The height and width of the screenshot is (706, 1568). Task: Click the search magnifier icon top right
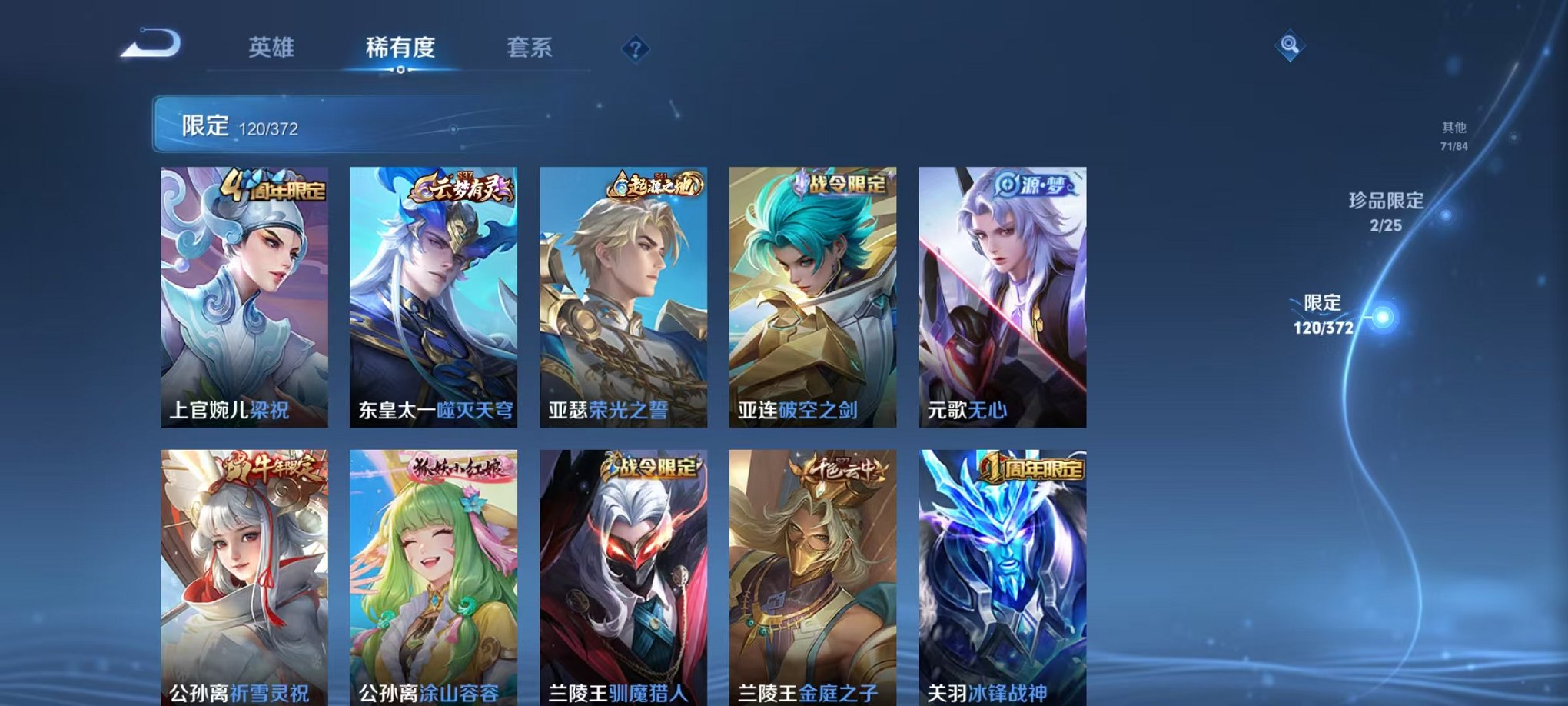click(1291, 44)
